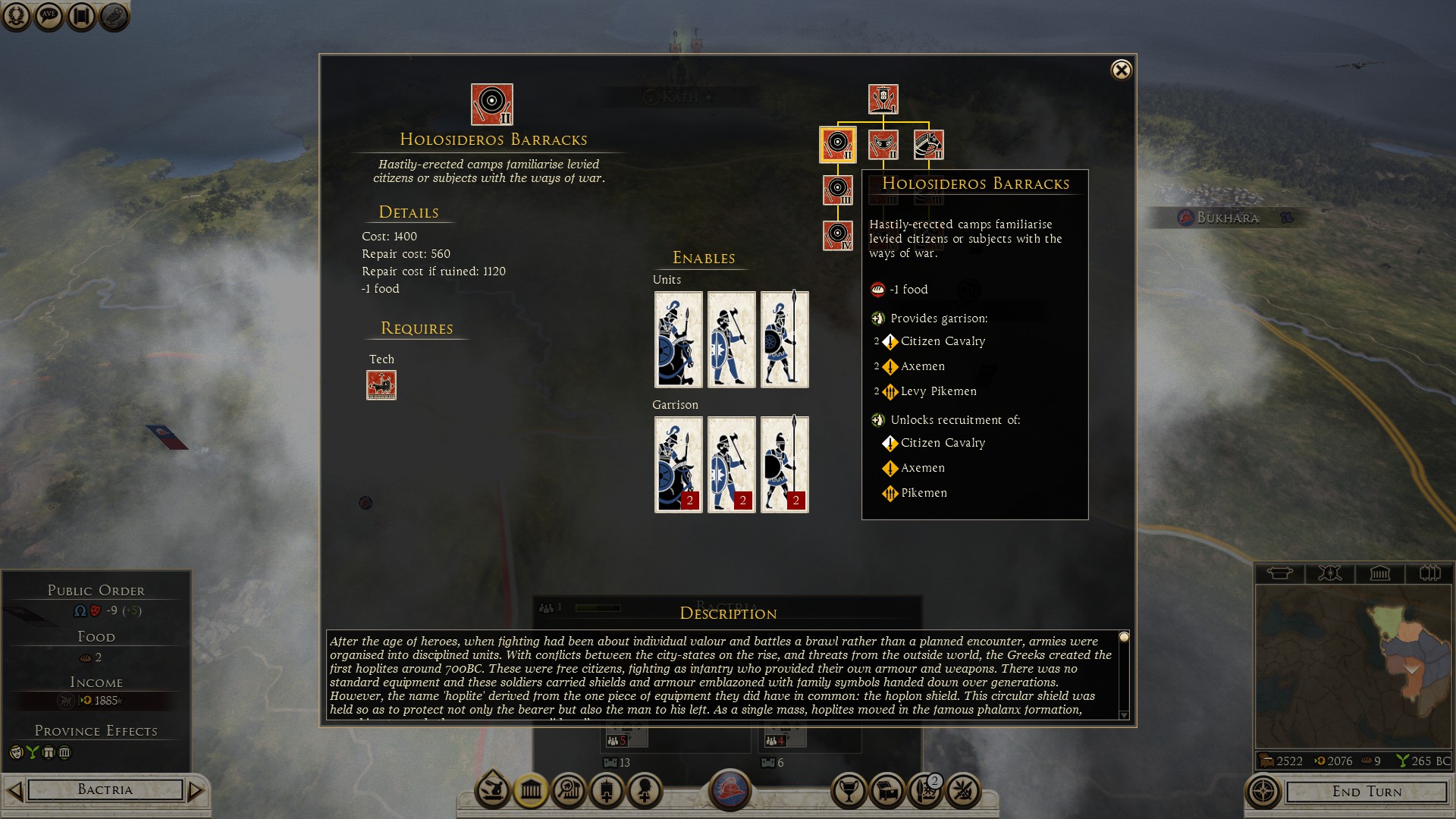The image size is (1456, 819).
Task: Switch to next province with right arrow
Action: click(x=196, y=791)
